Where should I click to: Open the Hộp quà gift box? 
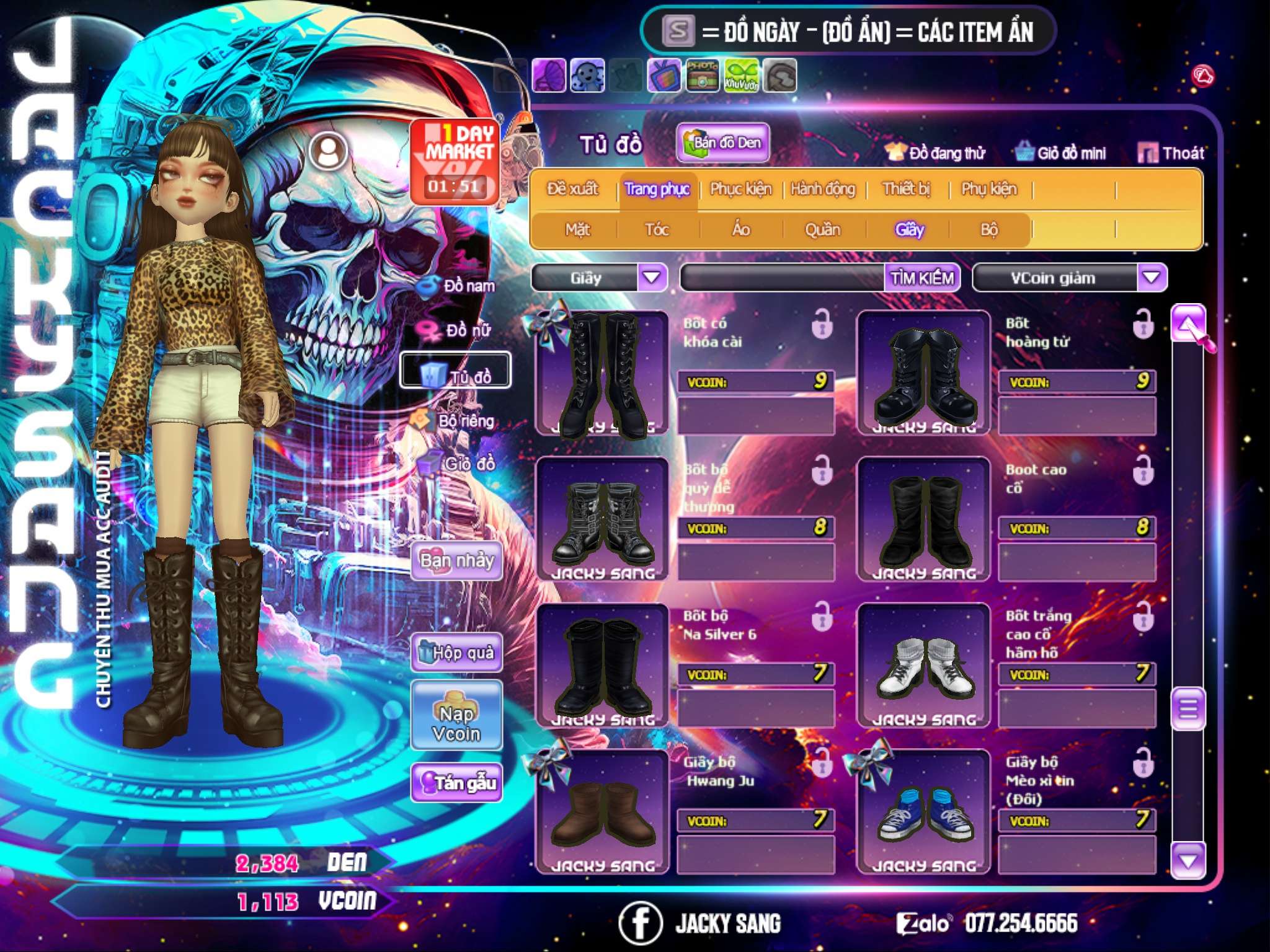pyautogui.click(x=457, y=653)
